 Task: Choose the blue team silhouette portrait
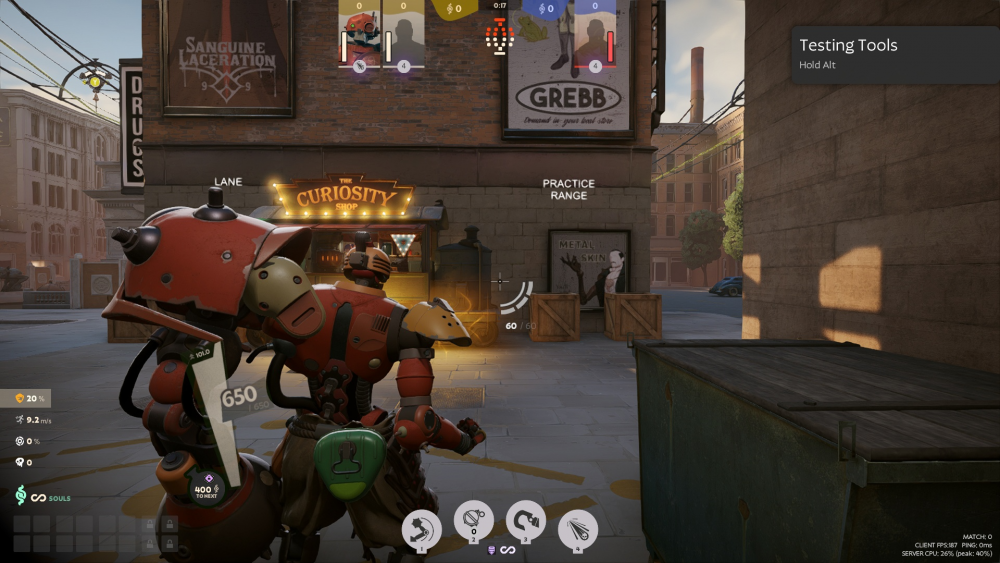coord(594,37)
